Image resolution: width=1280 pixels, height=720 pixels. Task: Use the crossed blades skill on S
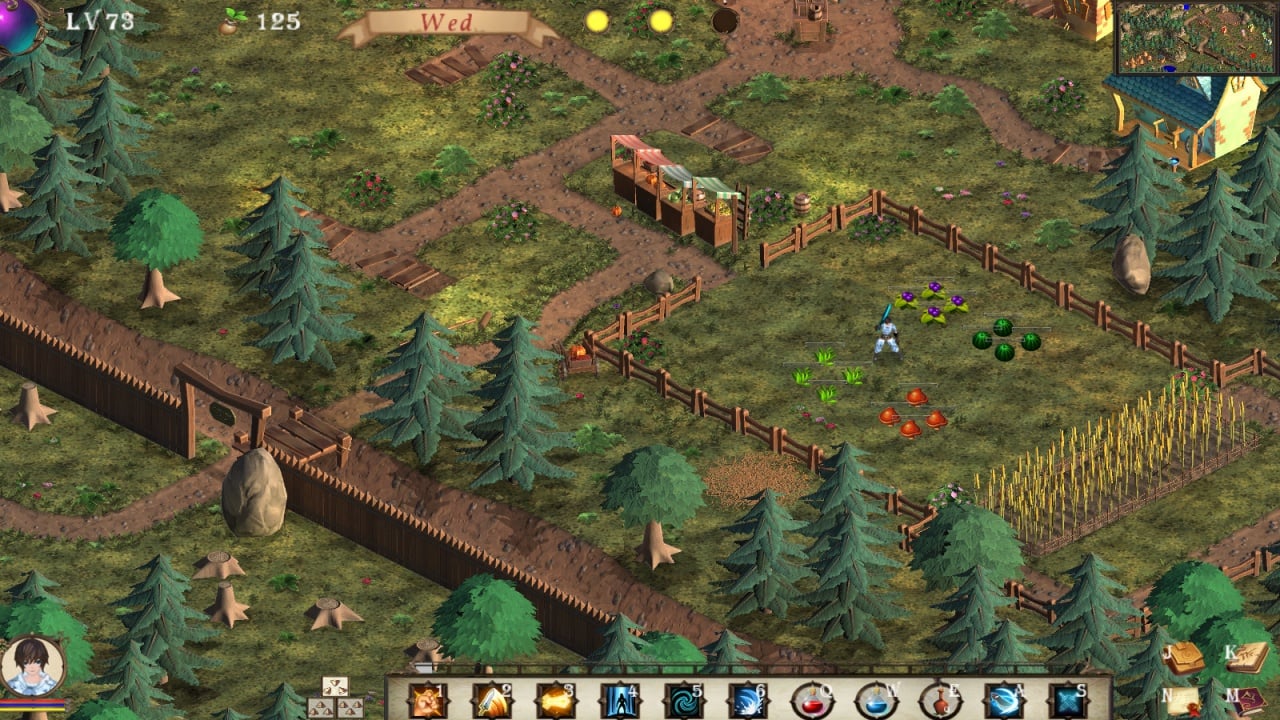(1067, 701)
